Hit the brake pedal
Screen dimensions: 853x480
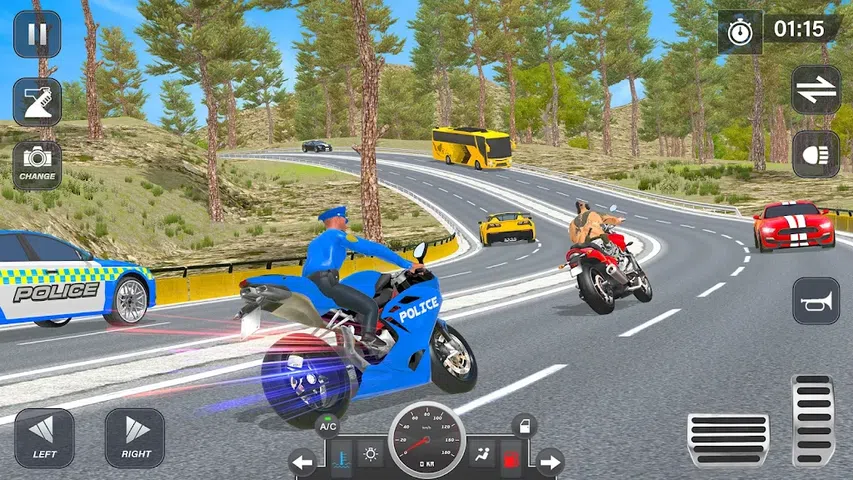click(728, 439)
